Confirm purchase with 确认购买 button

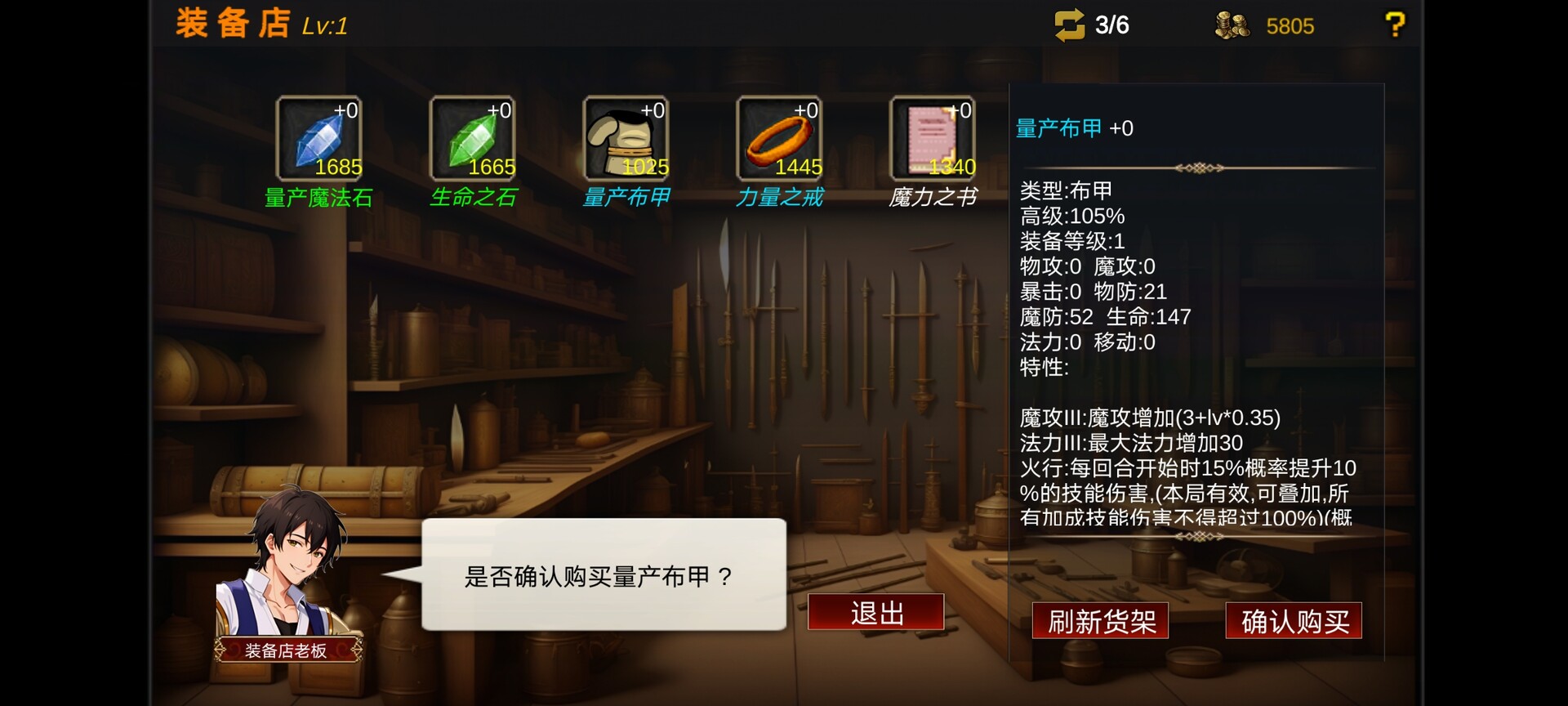(x=1294, y=621)
